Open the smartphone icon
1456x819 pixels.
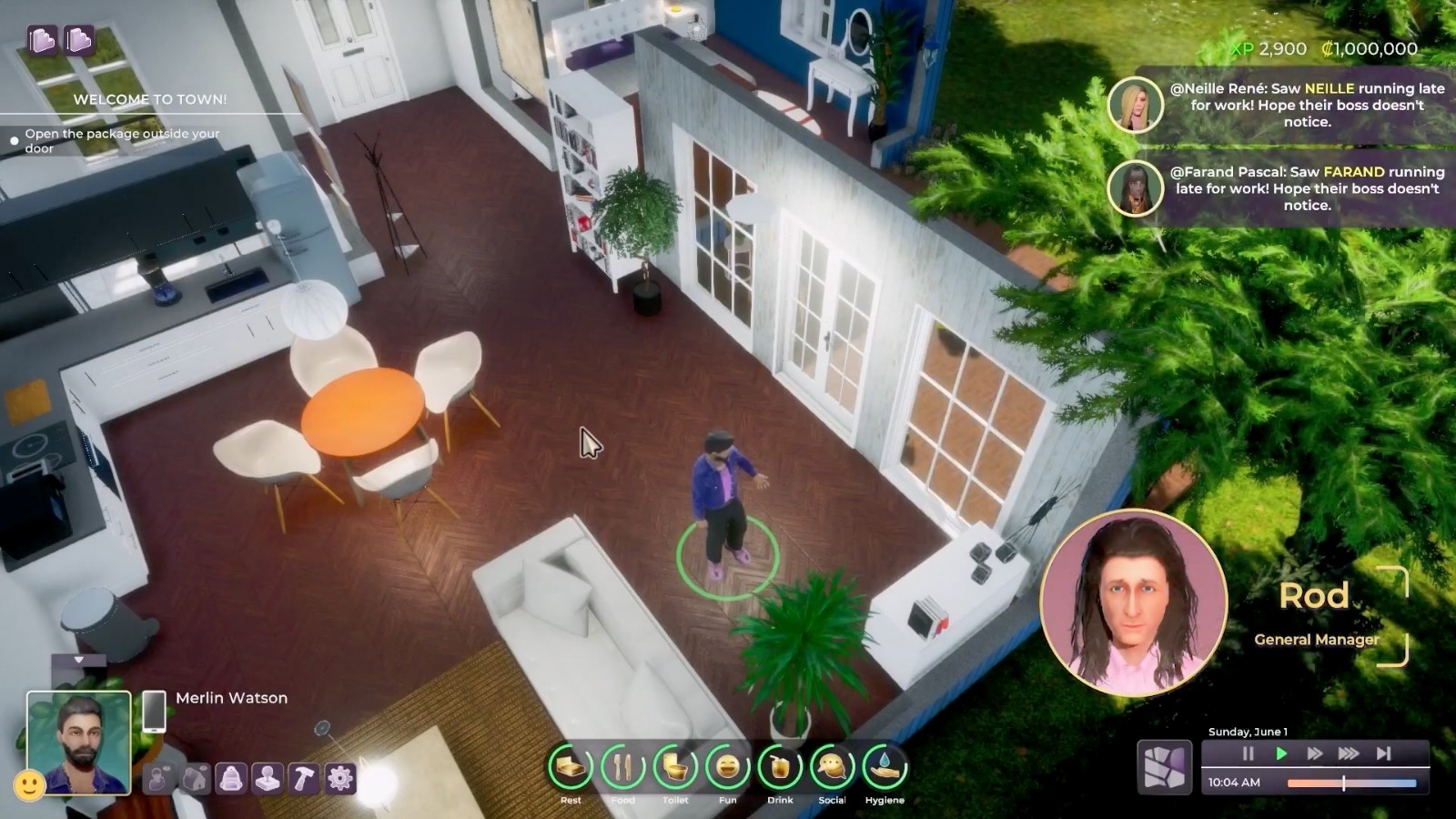tap(154, 711)
